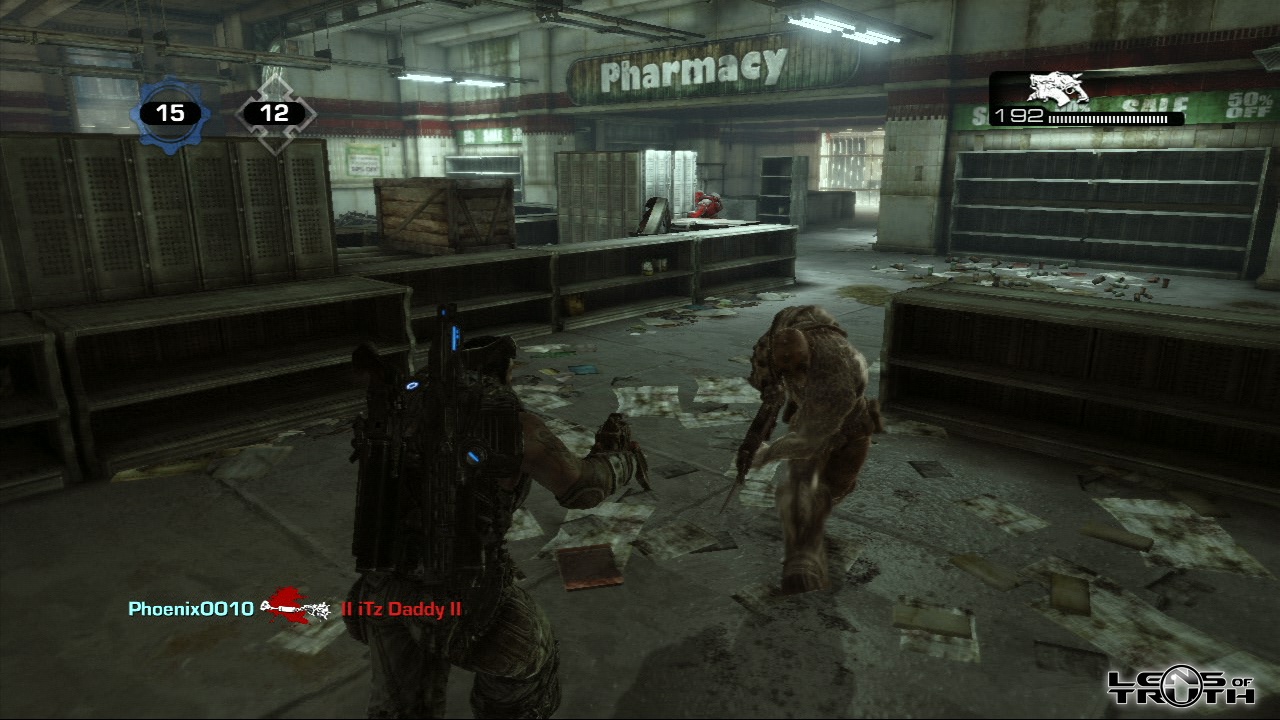Screen dimensions: 1280x720
Task: Click II iTz Daddy II in the kill feed
Action: [401, 609]
